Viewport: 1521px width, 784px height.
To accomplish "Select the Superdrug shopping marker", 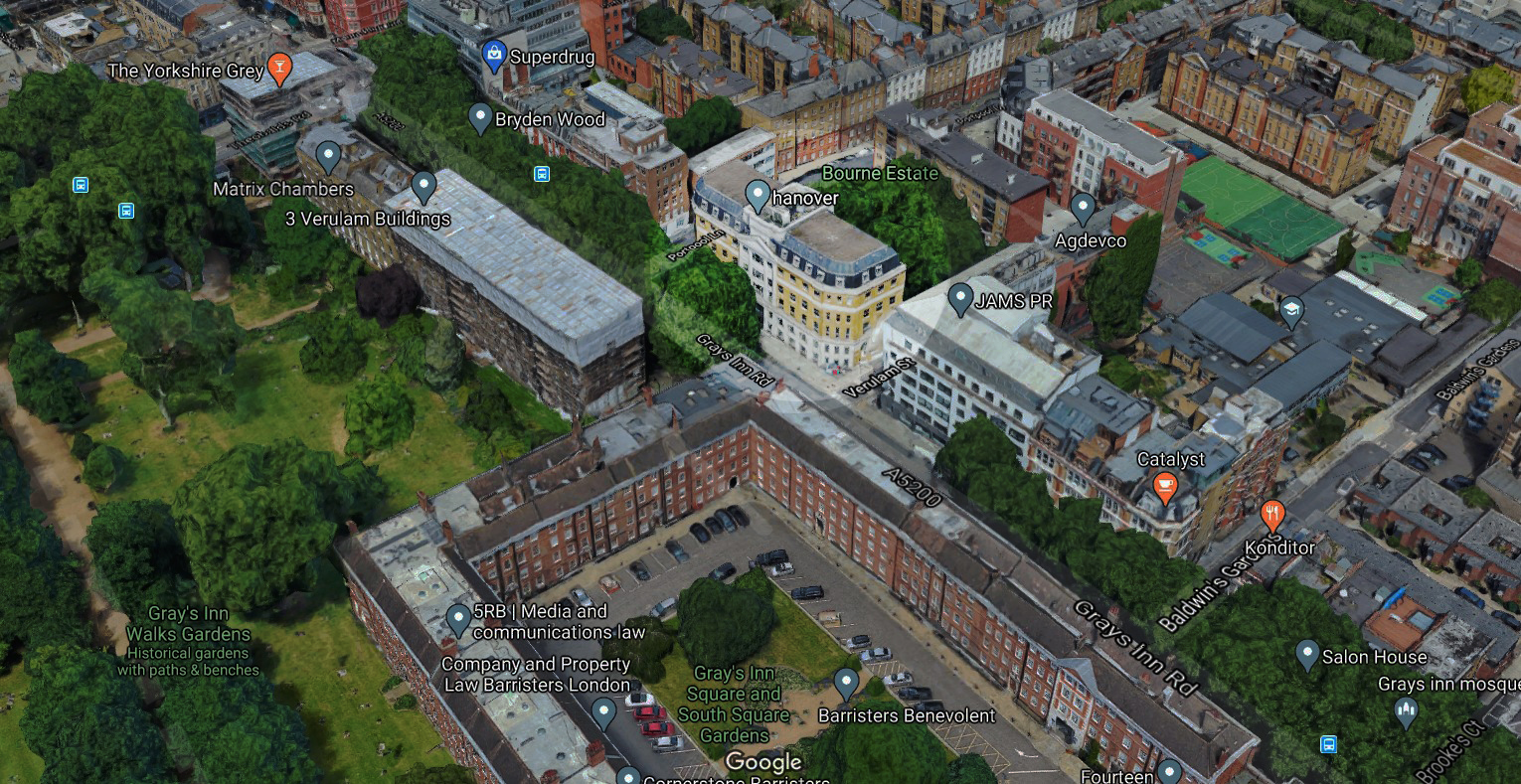I will pyautogui.click(x=493, y=56).
